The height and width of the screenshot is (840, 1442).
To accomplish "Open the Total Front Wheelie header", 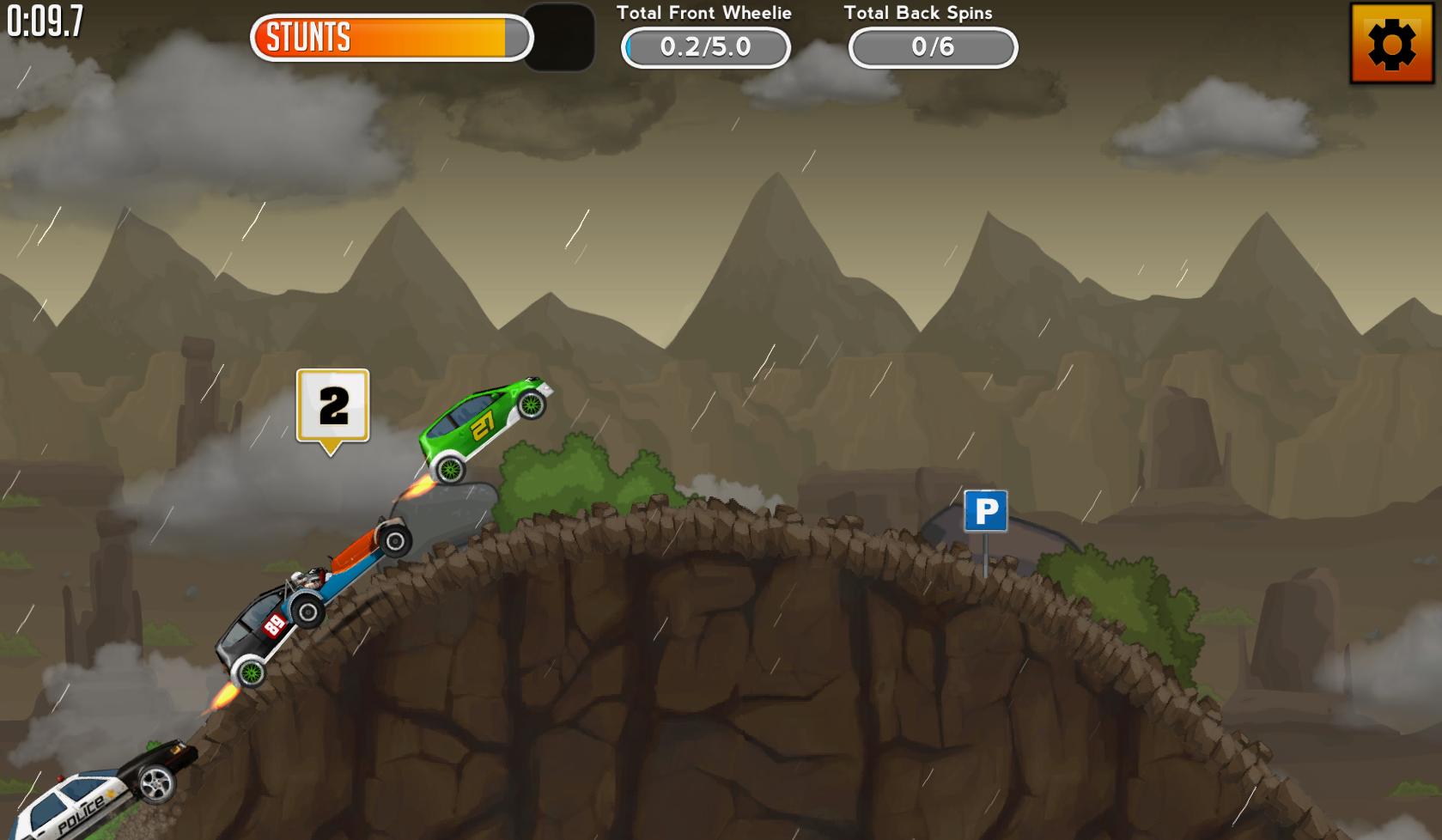I will [x=704, y=13].
